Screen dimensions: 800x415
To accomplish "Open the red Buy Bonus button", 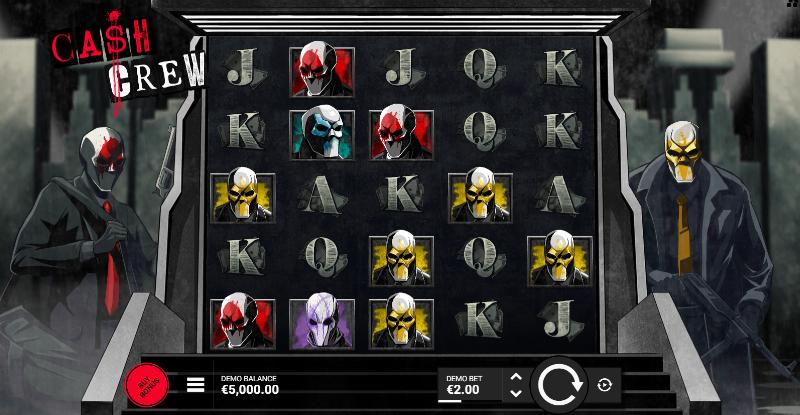I will [x=147, y=384].
